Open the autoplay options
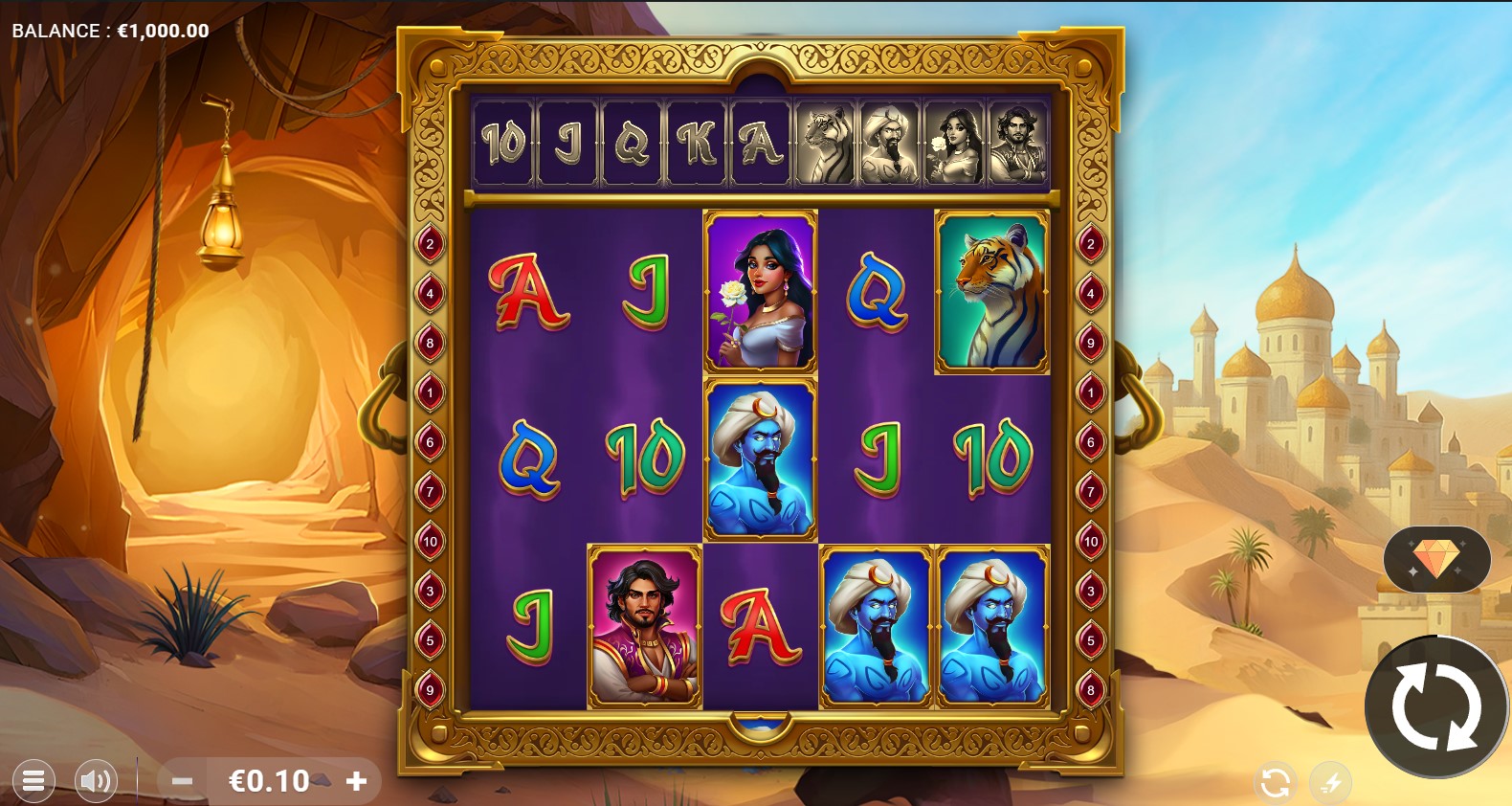Viewport: 1512px width, 806px height. 1275,783
